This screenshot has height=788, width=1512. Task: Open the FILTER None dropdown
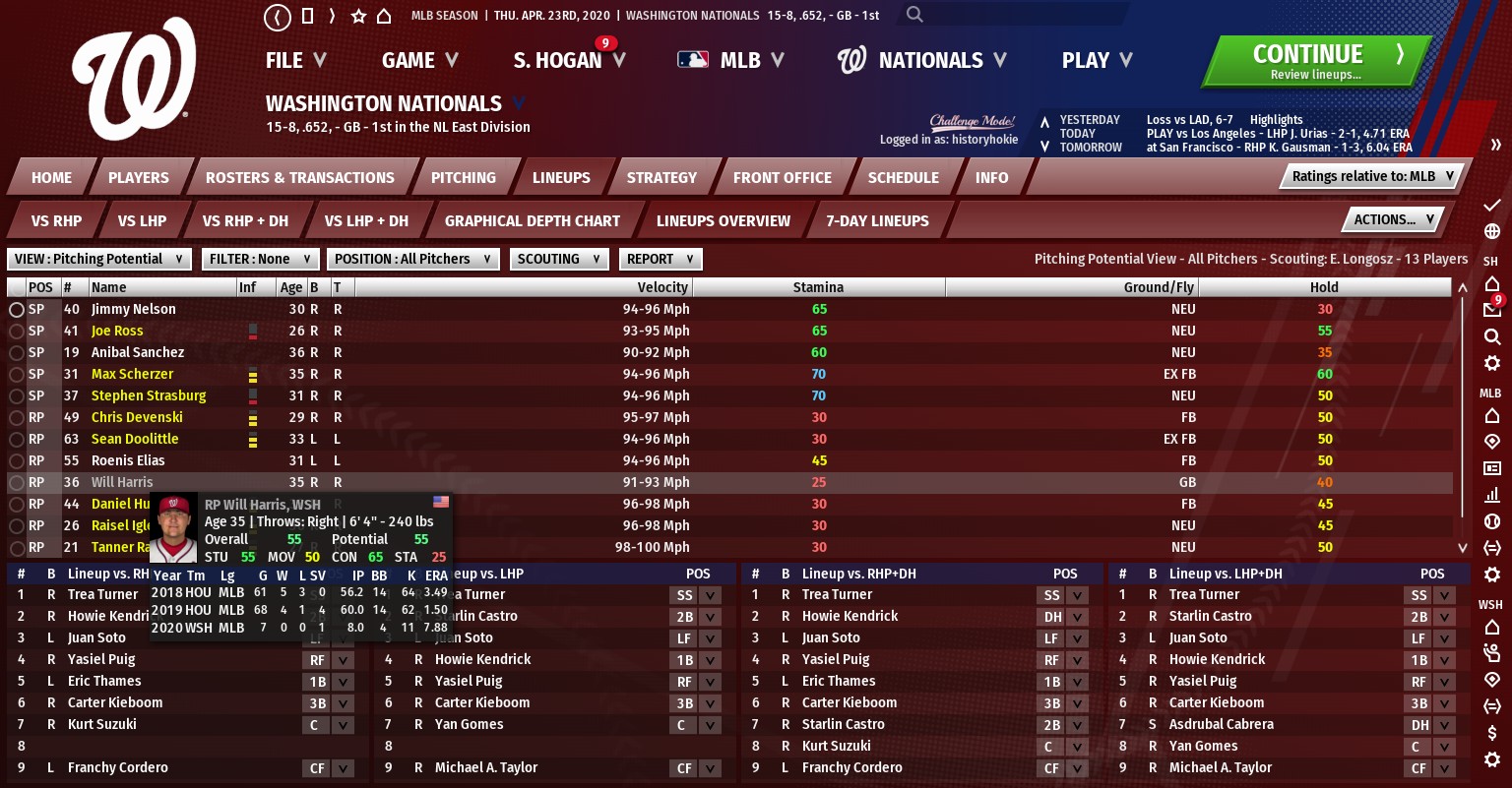260,259
